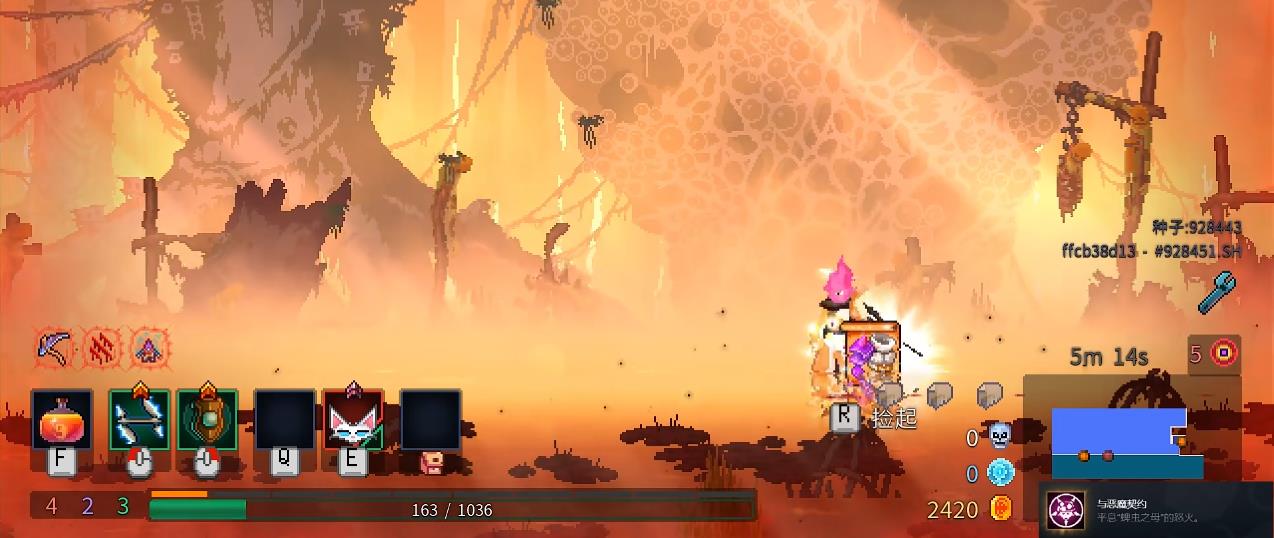1274x538 pixels.
Task: Click the gold coin currency icon
Action: (1000, 509)
